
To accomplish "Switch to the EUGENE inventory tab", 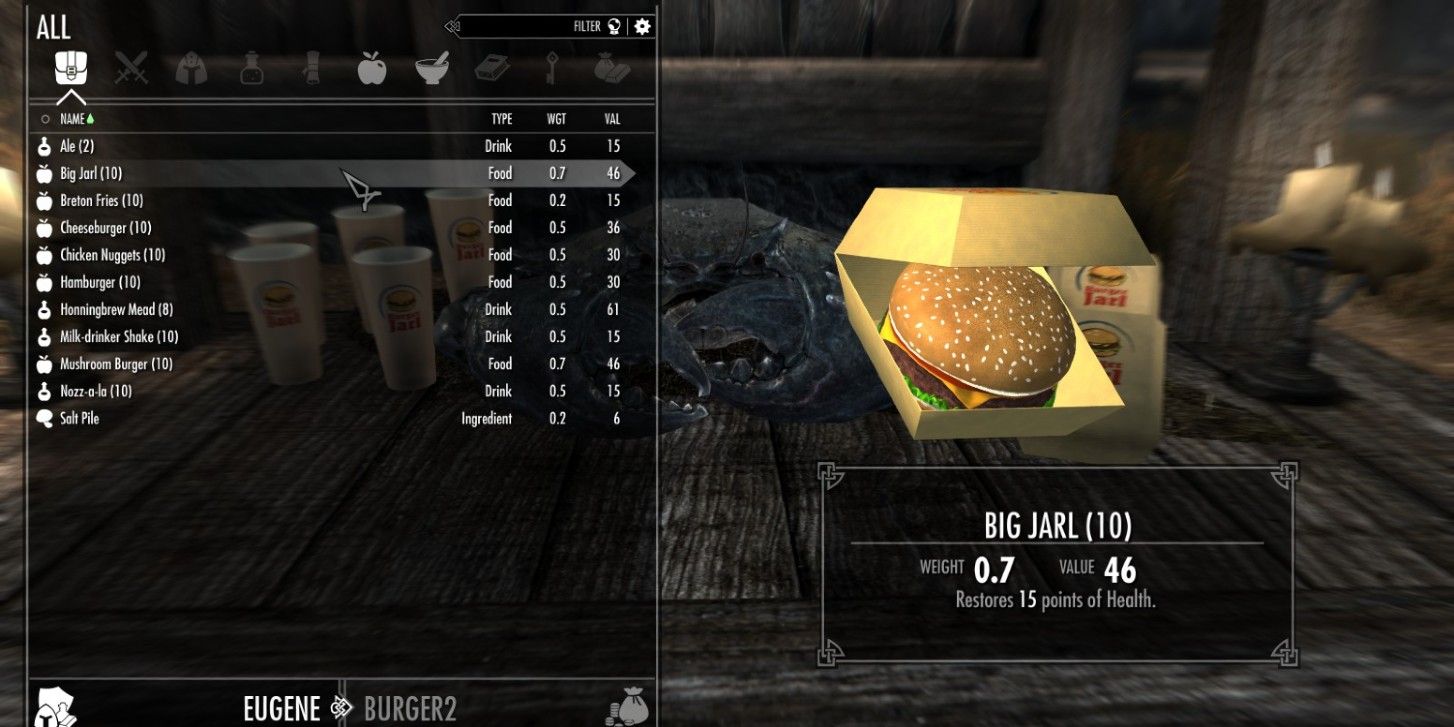I will (x=281, y=708).
